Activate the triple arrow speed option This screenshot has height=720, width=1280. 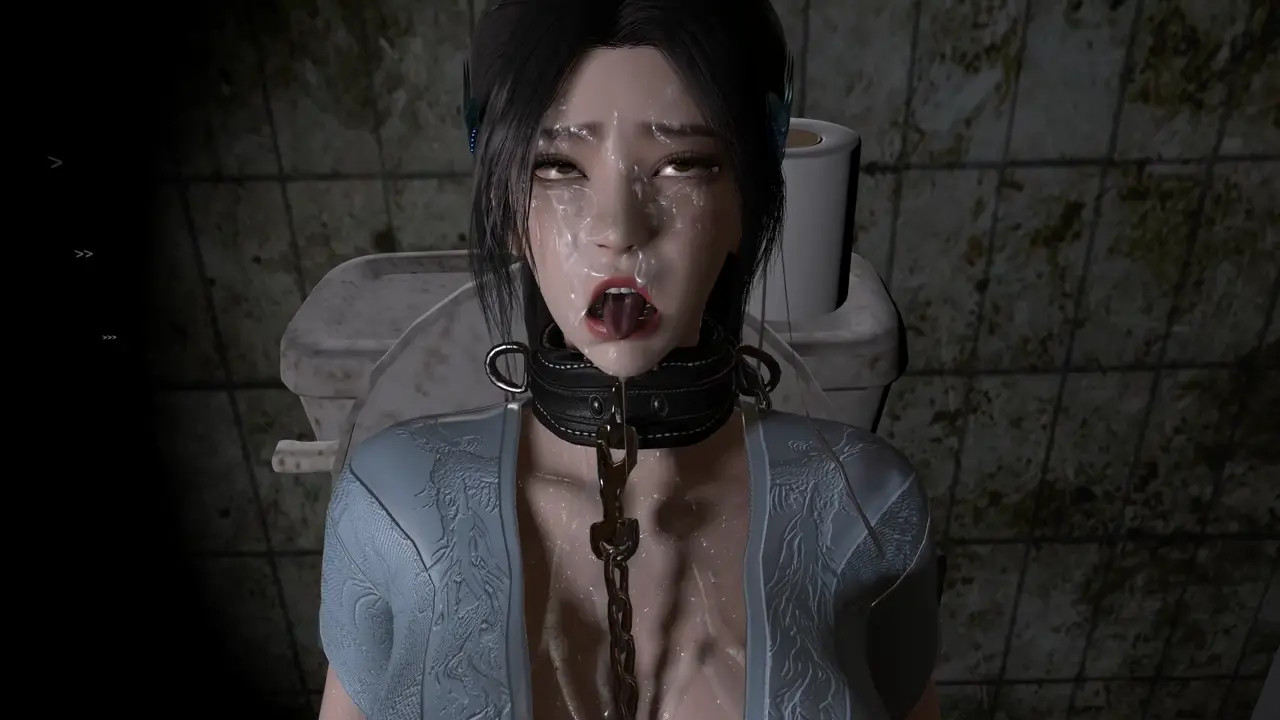[110, 338]
